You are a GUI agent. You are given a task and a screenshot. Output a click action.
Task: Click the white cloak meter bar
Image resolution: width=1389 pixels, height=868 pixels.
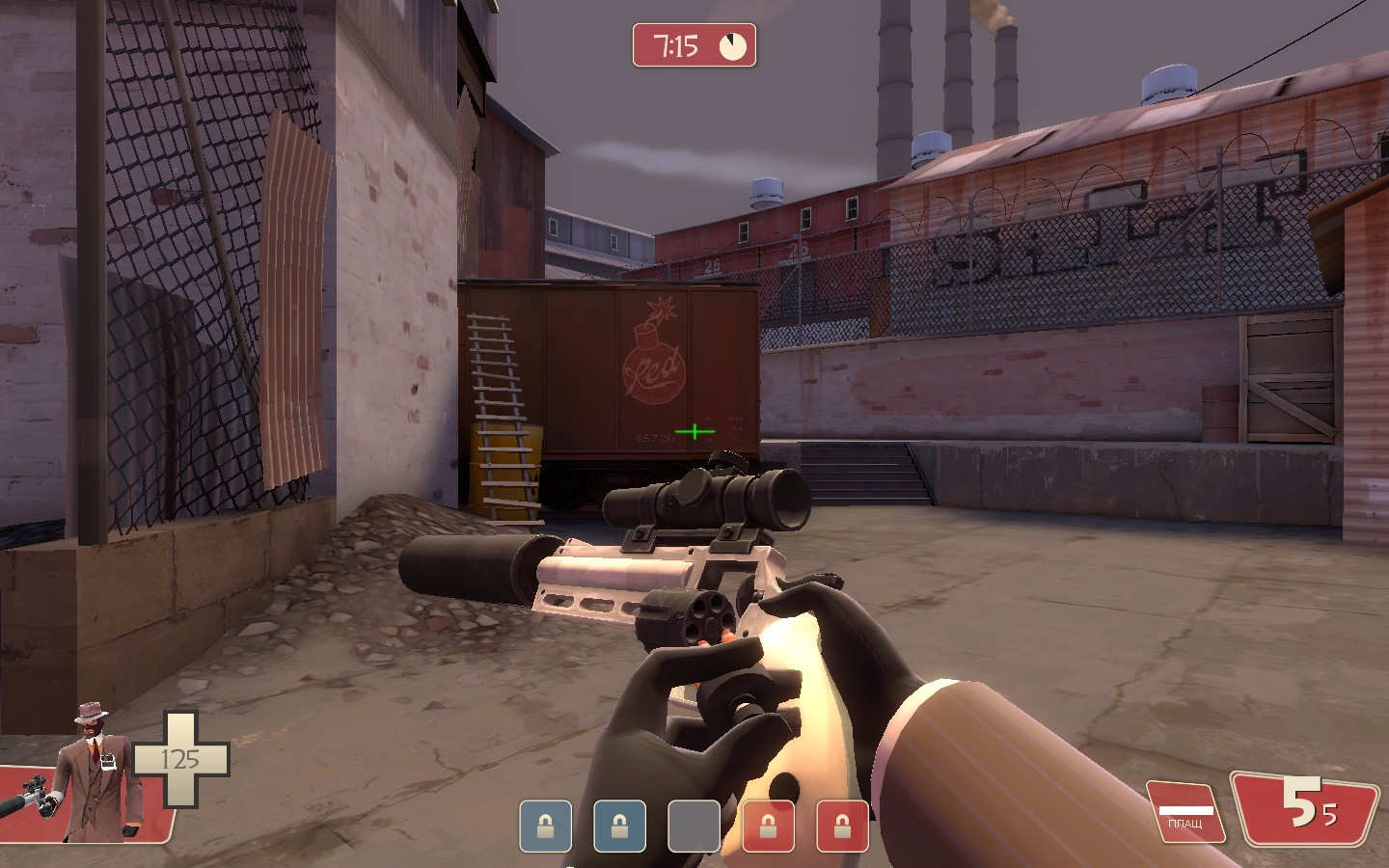point(1185,810)
